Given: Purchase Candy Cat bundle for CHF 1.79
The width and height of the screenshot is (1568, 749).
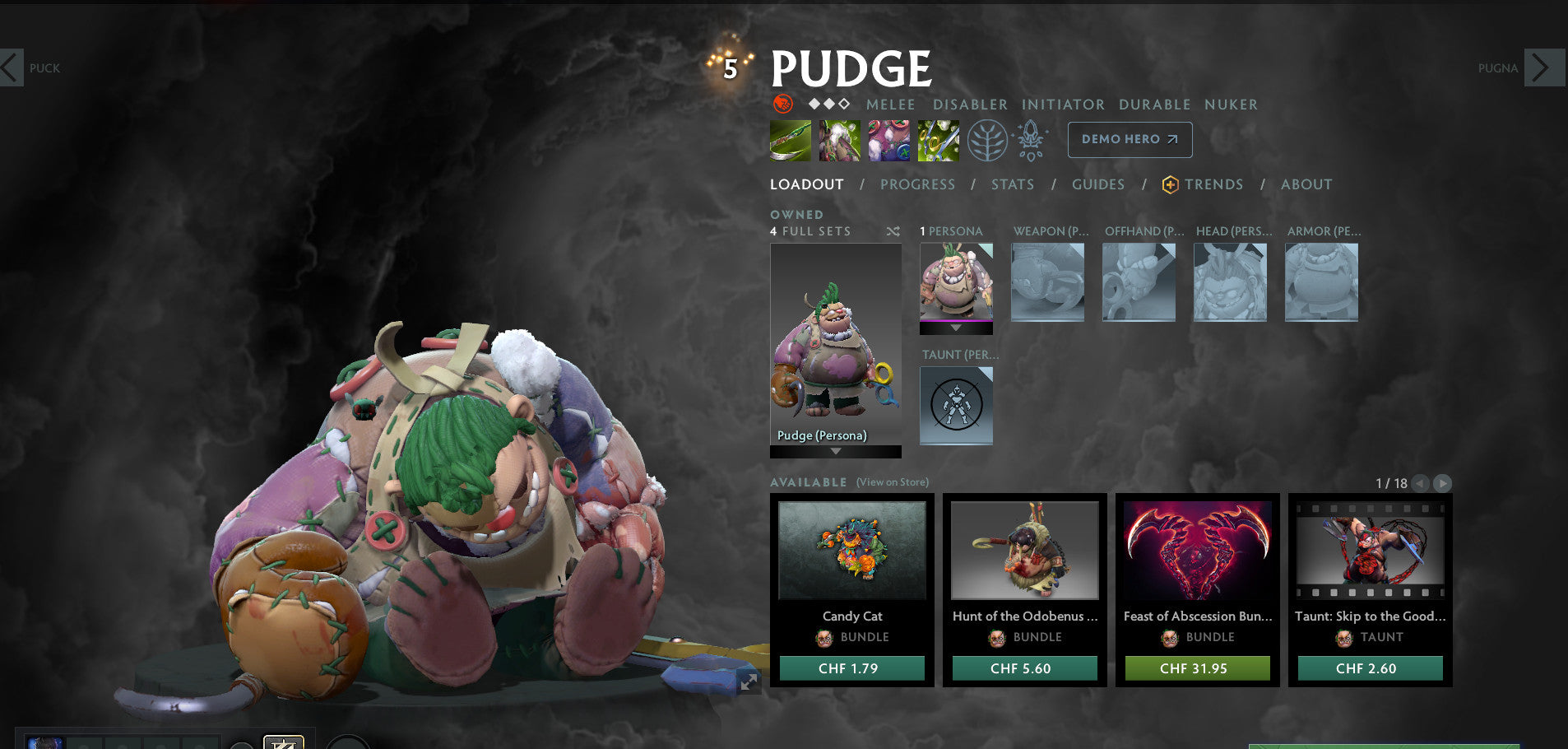Looking at the screenshot, I should coord(852,668).
